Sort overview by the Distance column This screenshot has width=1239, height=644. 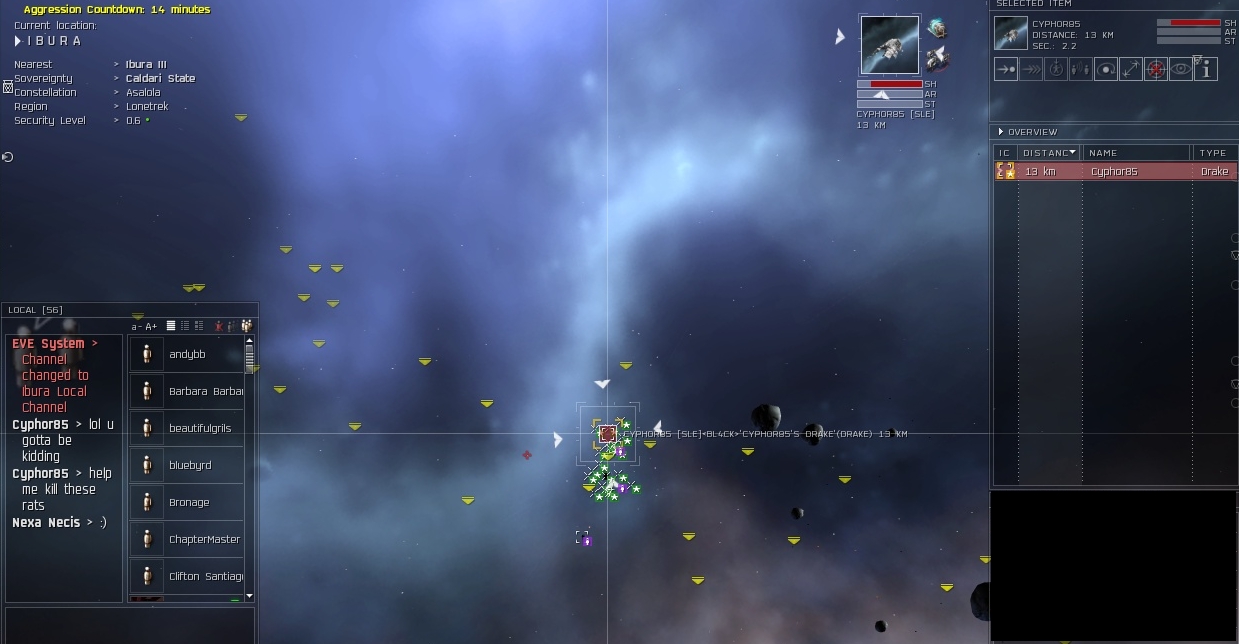point(1048,153)
